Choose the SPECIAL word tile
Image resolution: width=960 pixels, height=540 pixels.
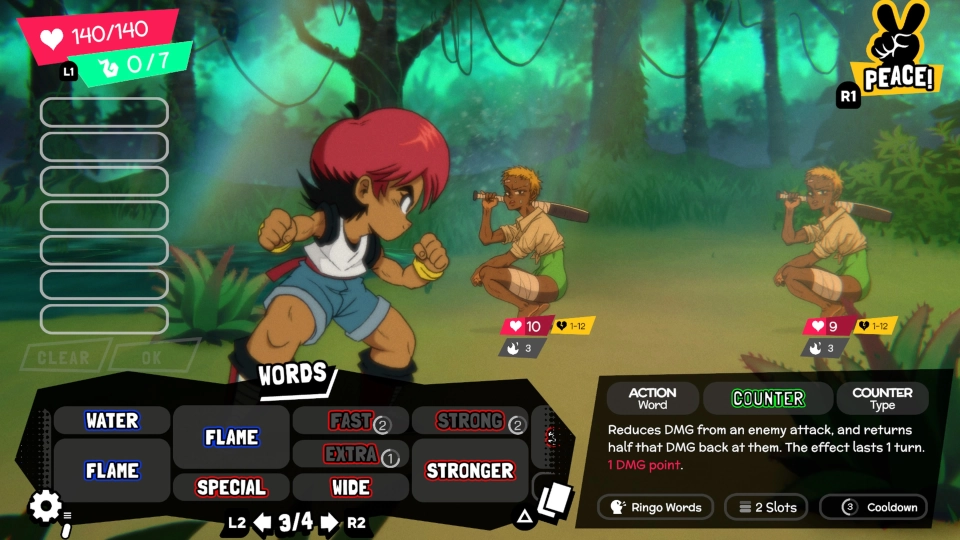[231, 487]
